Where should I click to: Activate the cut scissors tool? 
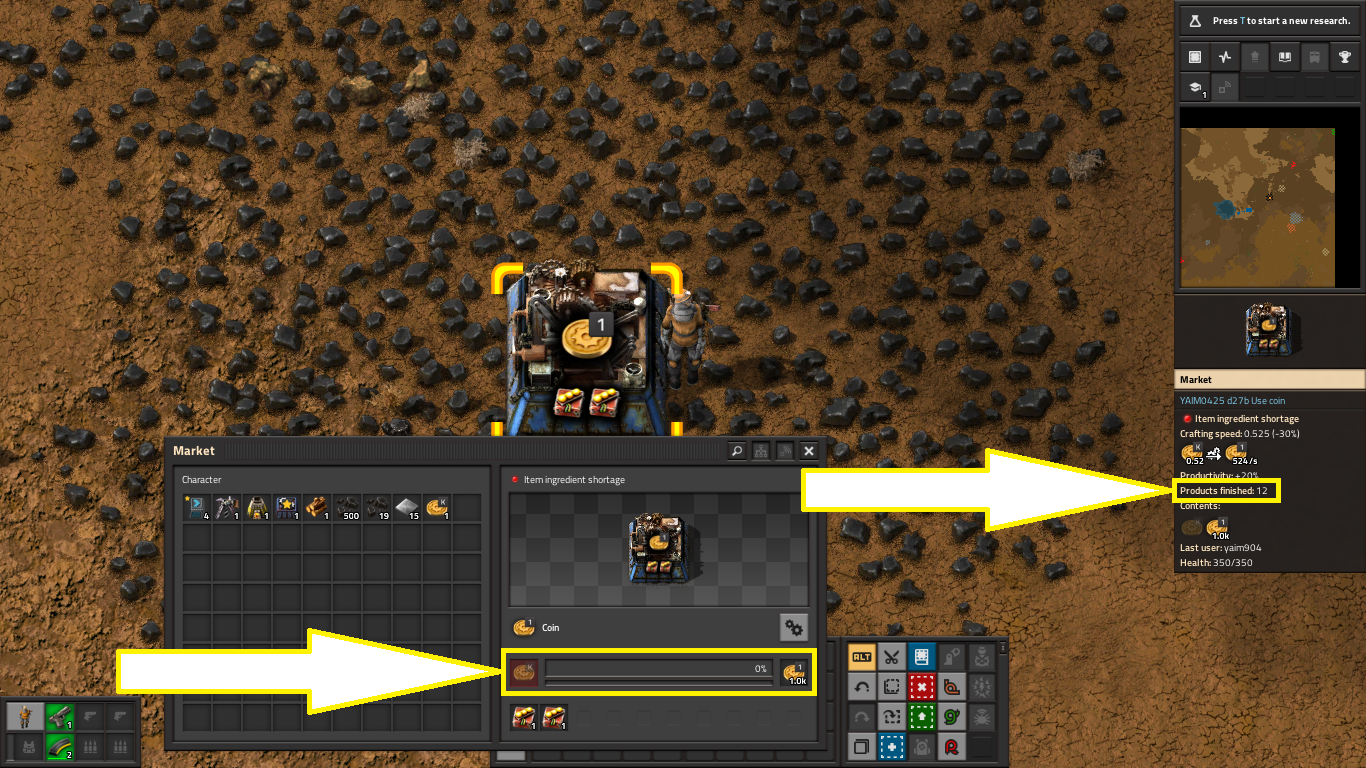point(892,657)
